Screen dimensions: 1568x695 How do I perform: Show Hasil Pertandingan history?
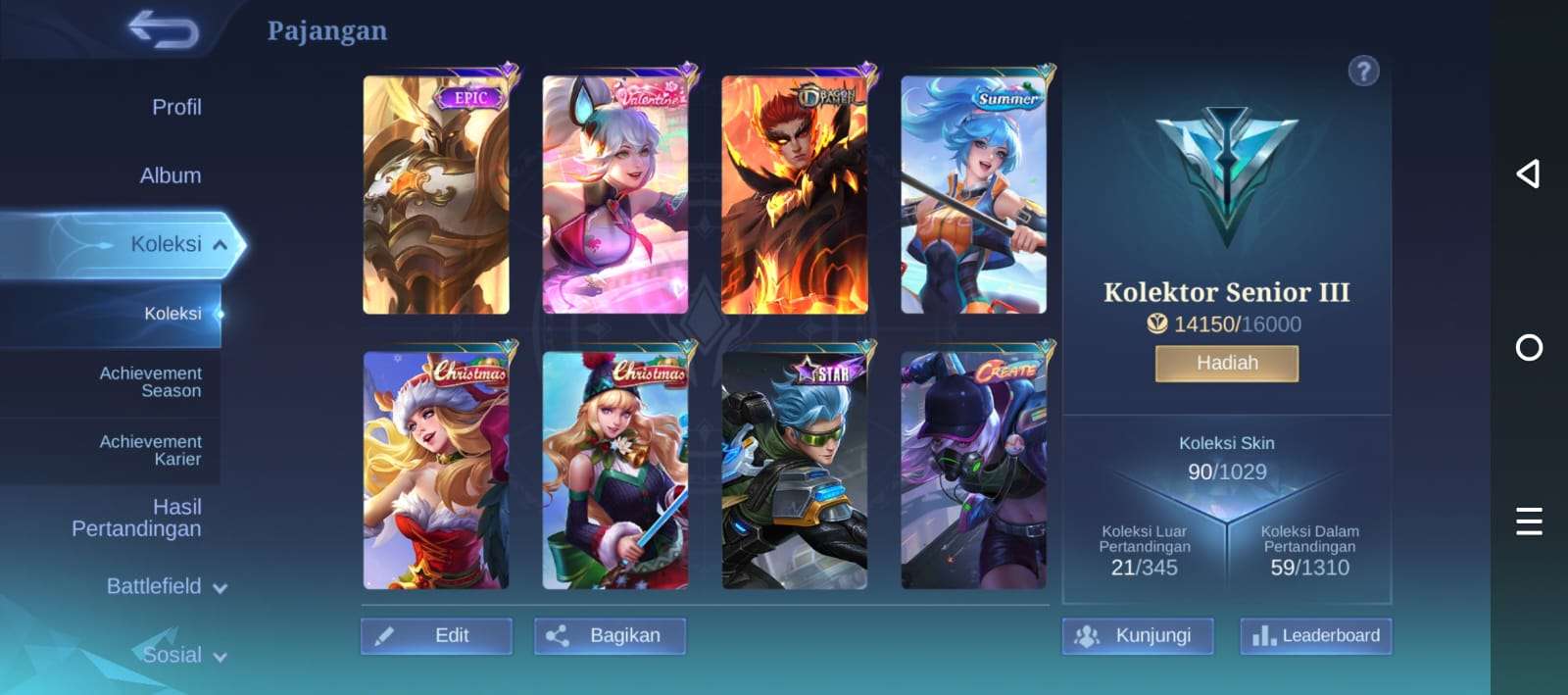coord(137,518)
